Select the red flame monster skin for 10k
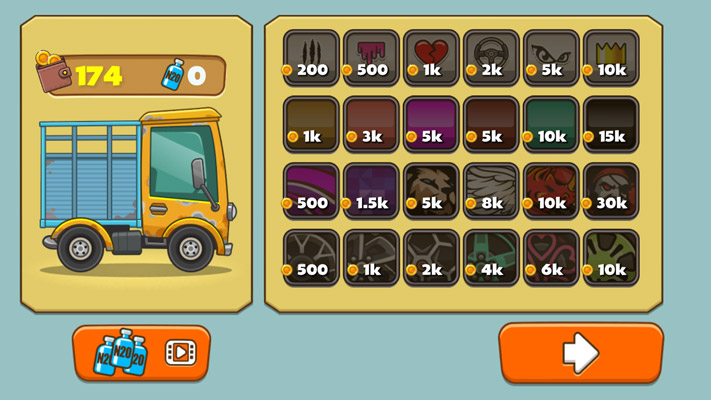The height and width of the screenshot is (400, 711). pyautogui.click(x=551, y=190)
